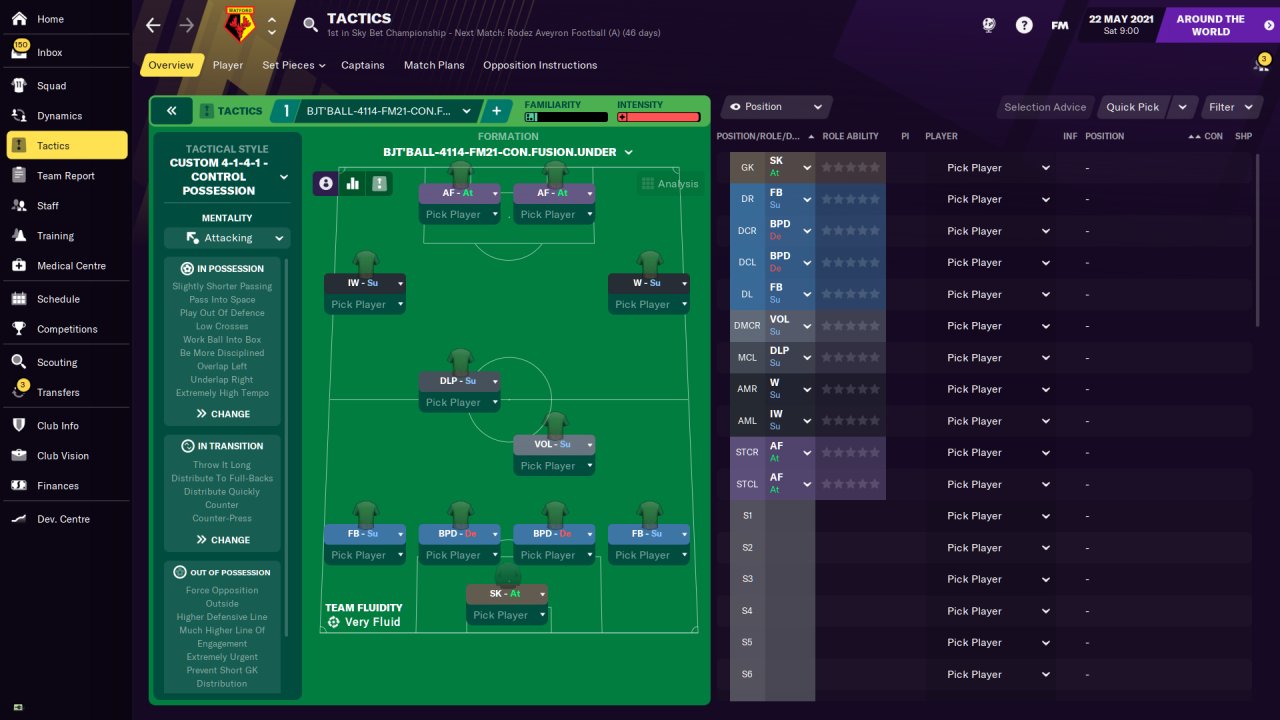Click the Selection Advice button
The height and width of the screenshot is (720, 1280).
pos(1045,107)
